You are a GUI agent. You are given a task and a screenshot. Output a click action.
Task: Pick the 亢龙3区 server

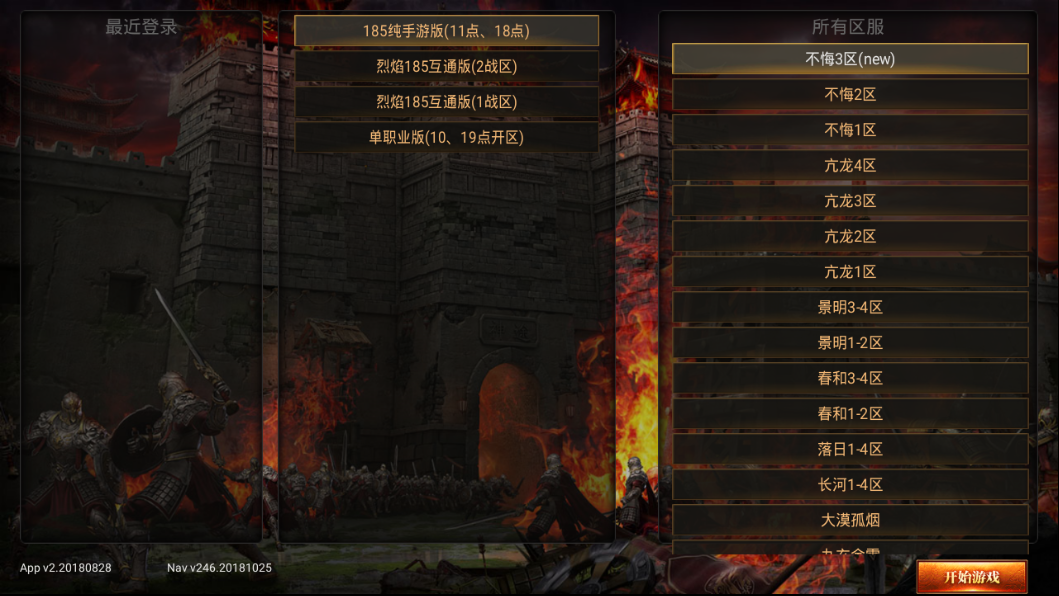(850, 201)
